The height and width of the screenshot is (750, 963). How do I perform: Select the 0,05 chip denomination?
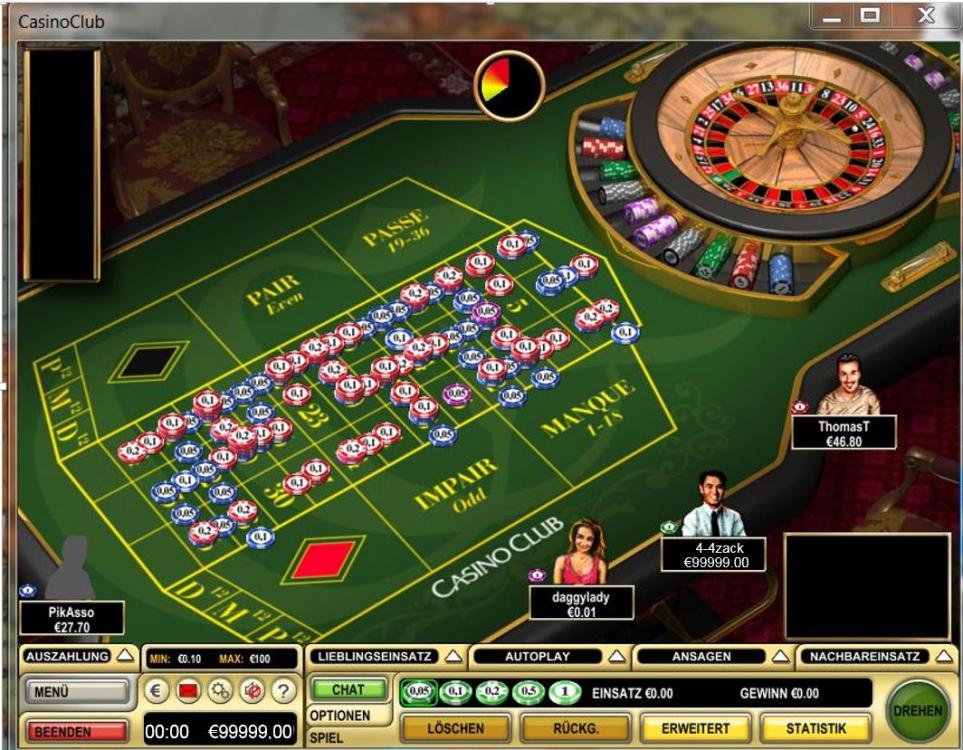pyautogui.click(x=418, y=692)
